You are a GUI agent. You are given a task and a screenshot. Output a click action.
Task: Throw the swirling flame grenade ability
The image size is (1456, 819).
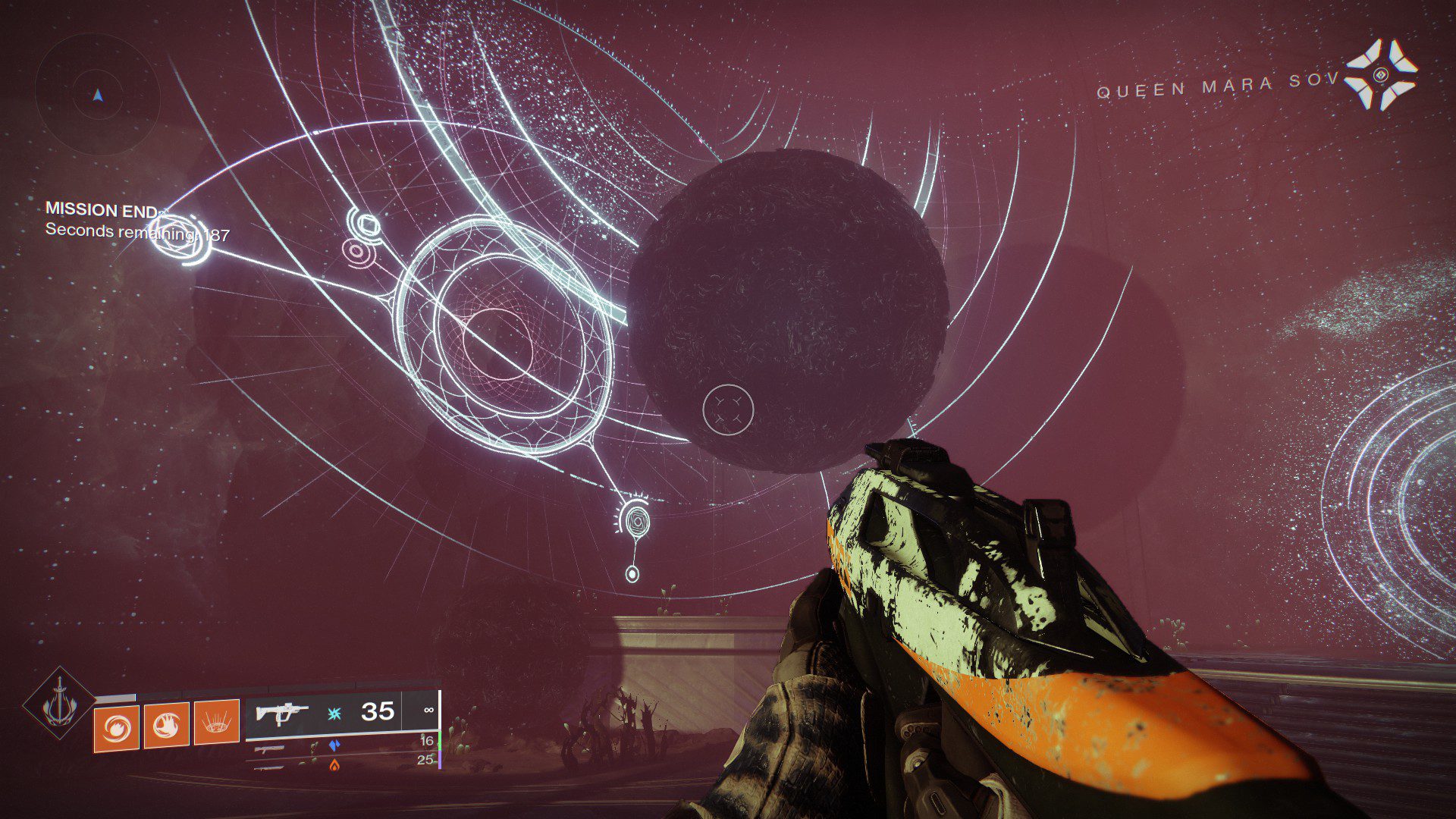(116, 727)
